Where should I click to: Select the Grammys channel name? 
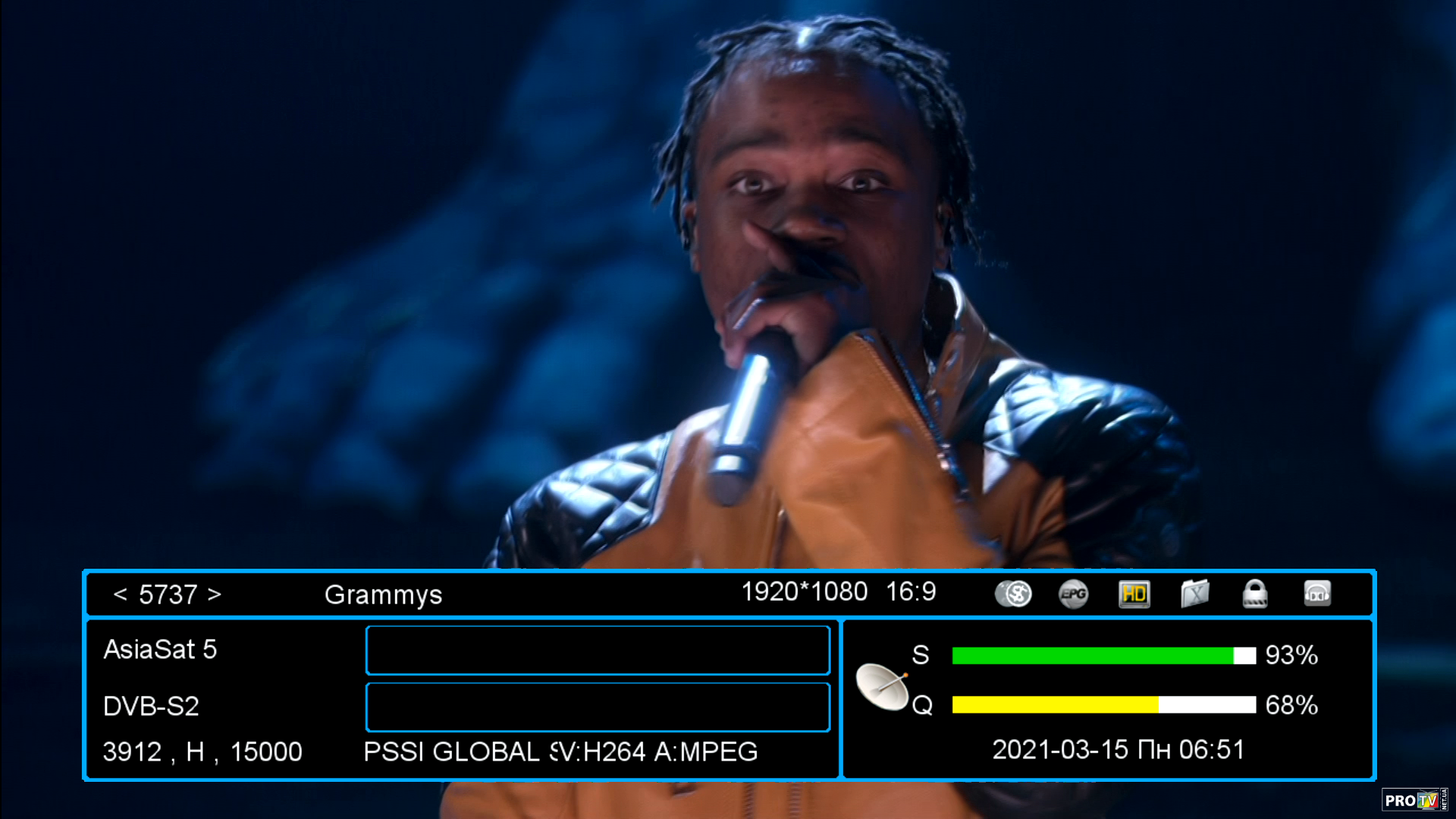pyautogui.click(x=383, y=595)
